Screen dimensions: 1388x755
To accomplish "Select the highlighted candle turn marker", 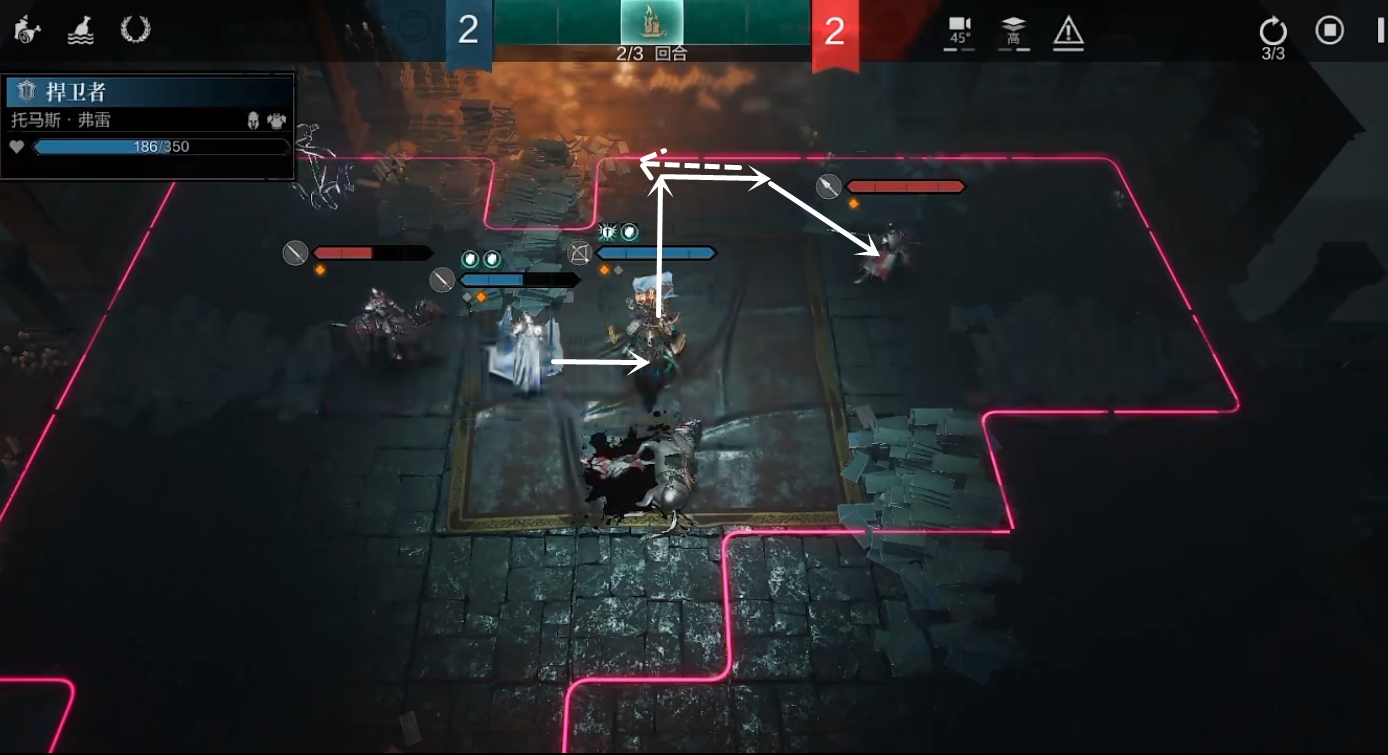I will point(651,22).
